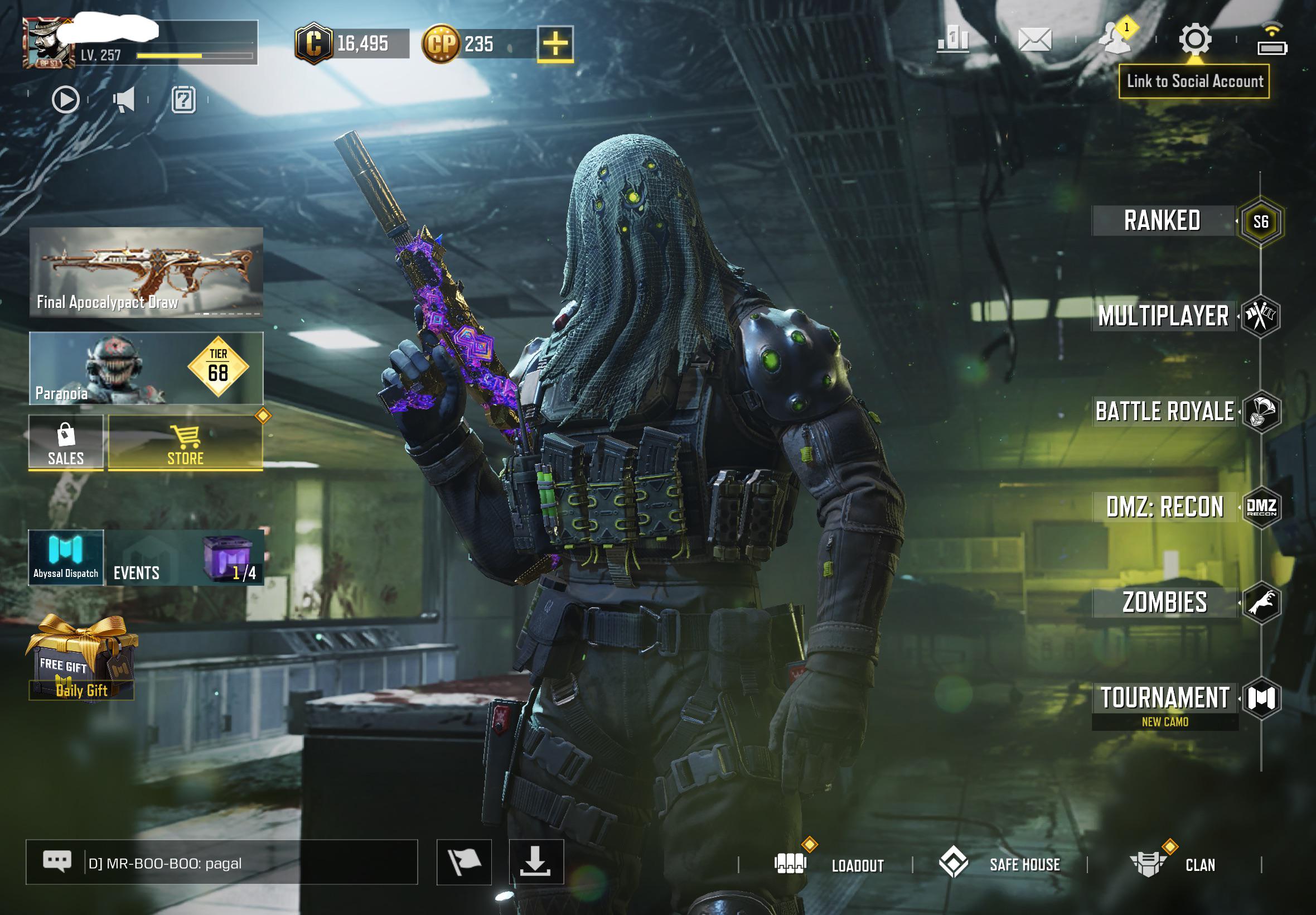View the leaderboard bar chart icon

(x=953, y=40)
